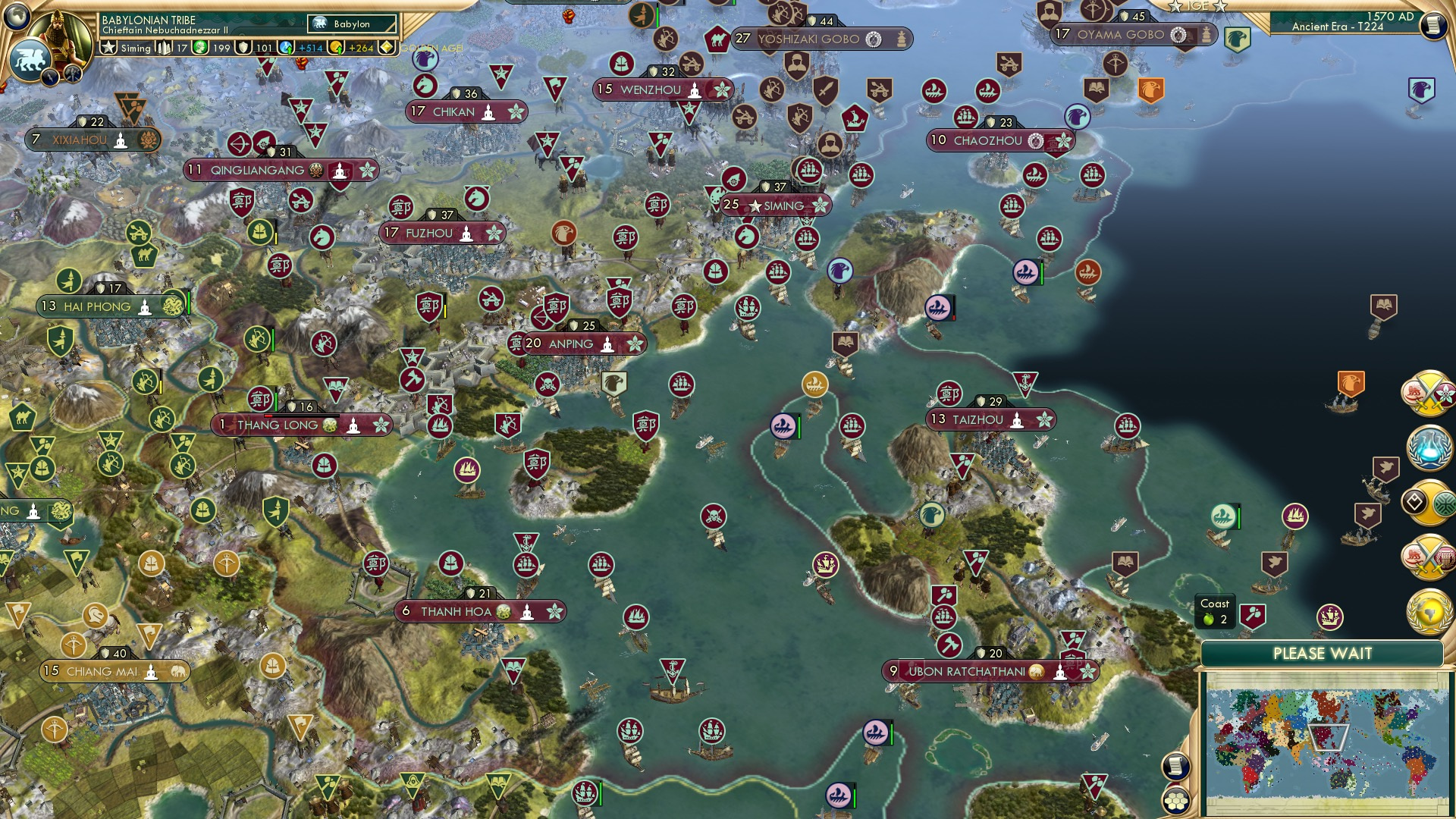Viewport: 1456px width, 819px height.
Task: Click the Golden Age diamond icon
Action: point(387,46)
